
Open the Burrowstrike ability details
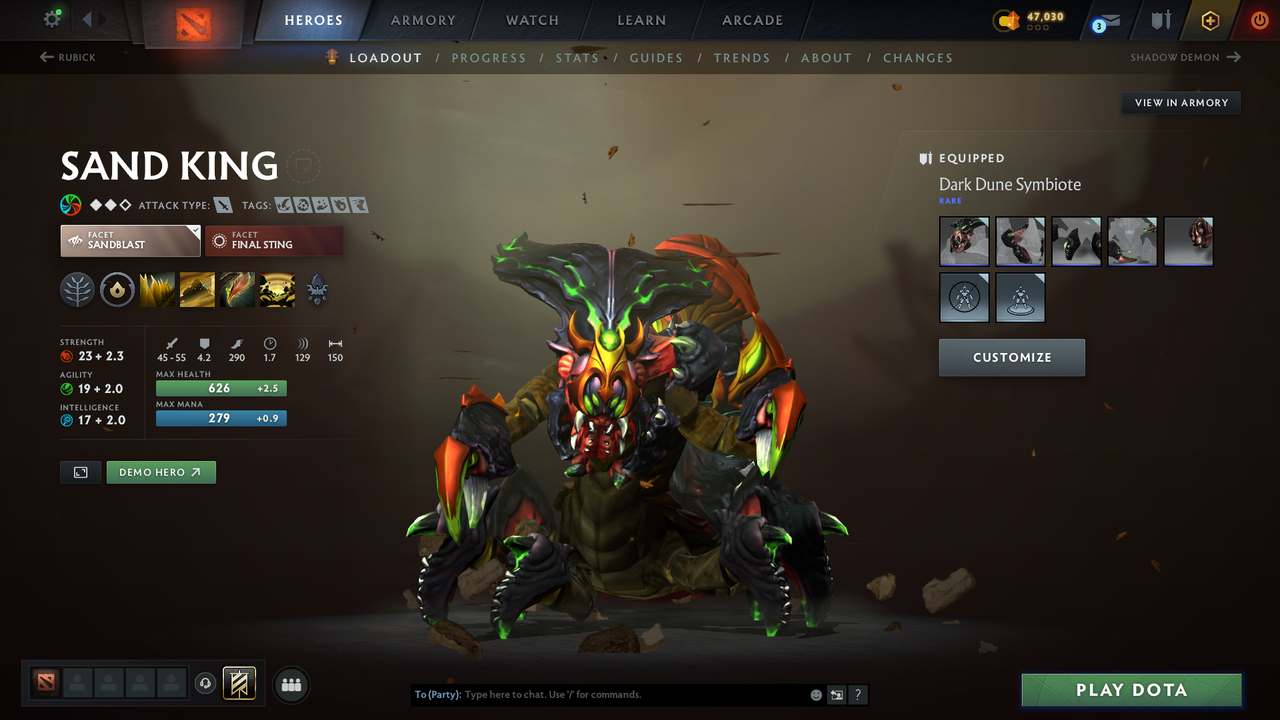click(157, 290)
